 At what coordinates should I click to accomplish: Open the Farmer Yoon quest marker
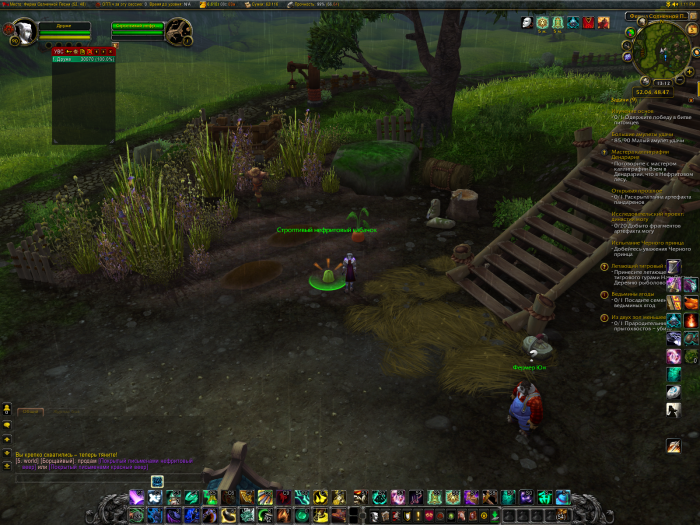[534, 352]
